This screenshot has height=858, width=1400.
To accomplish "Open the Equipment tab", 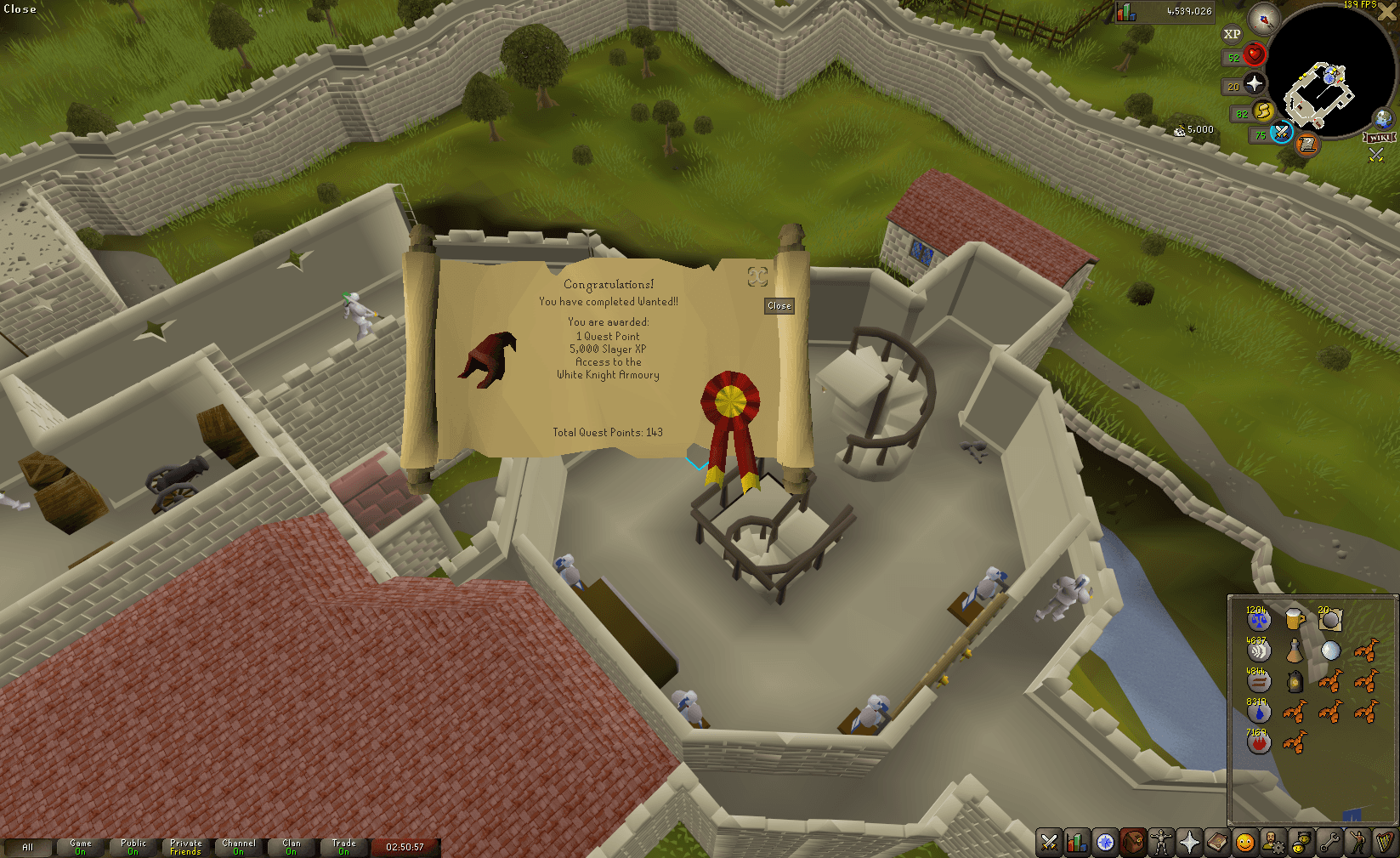I will 1161,843.
